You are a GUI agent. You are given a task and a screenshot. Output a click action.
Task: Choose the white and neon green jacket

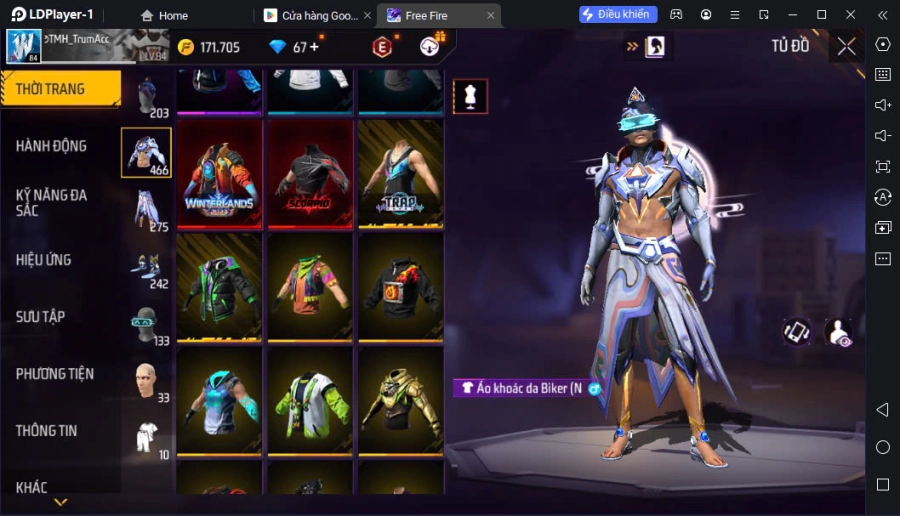tap(310, 401)
